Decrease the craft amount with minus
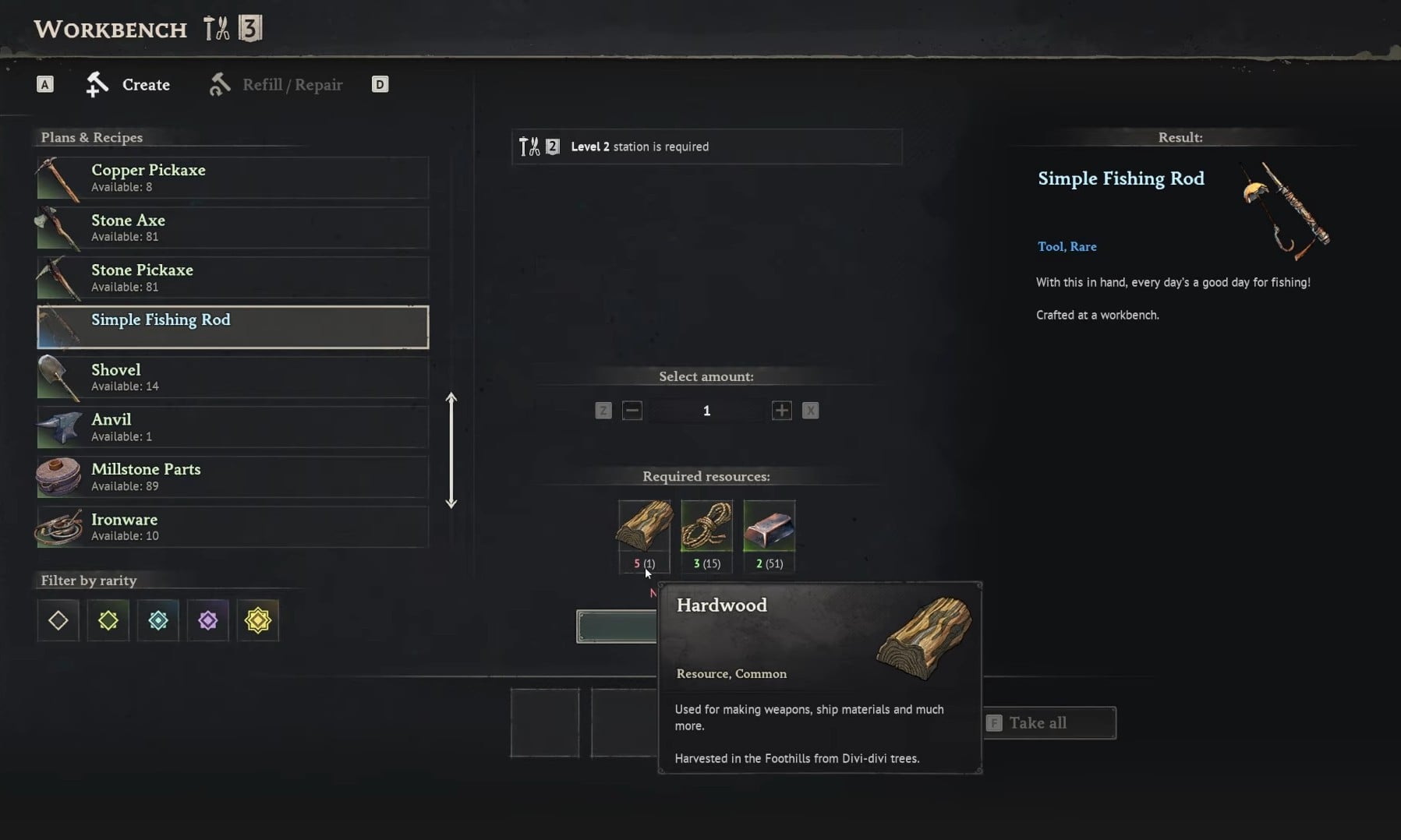Screen dimensions: 1401x840 (x=632, y=411)
